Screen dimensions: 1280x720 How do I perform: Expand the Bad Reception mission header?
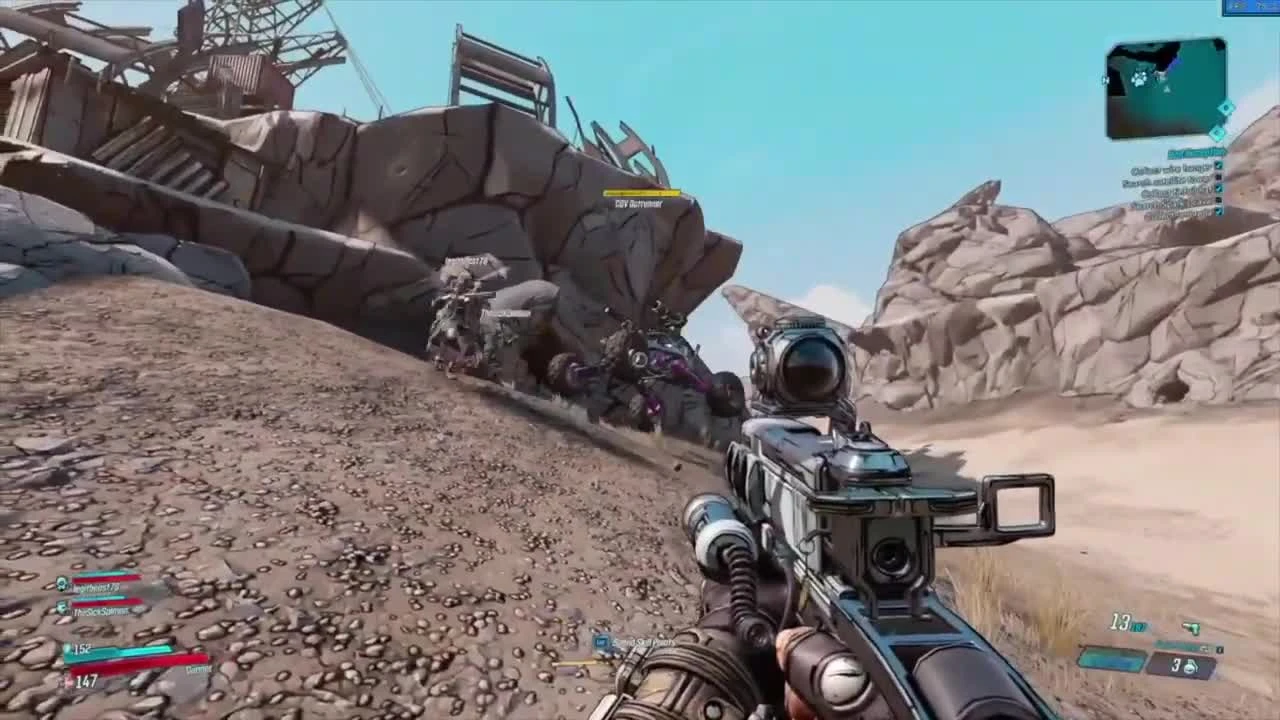click(x=1196, y=151)
